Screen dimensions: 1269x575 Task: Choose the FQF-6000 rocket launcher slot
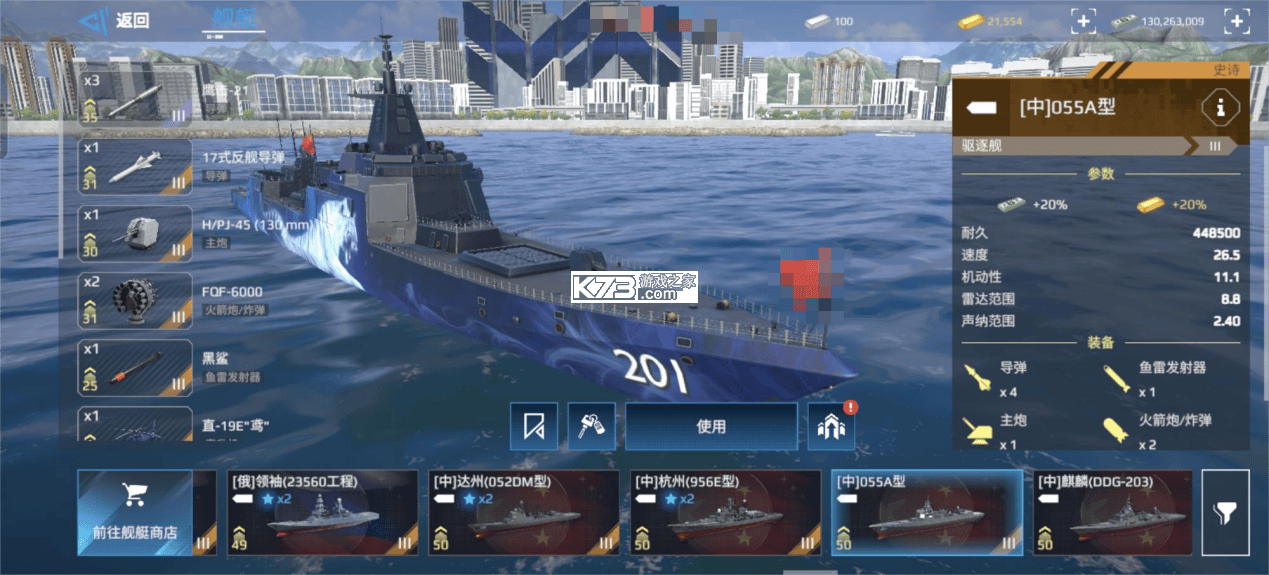[136, 300]
